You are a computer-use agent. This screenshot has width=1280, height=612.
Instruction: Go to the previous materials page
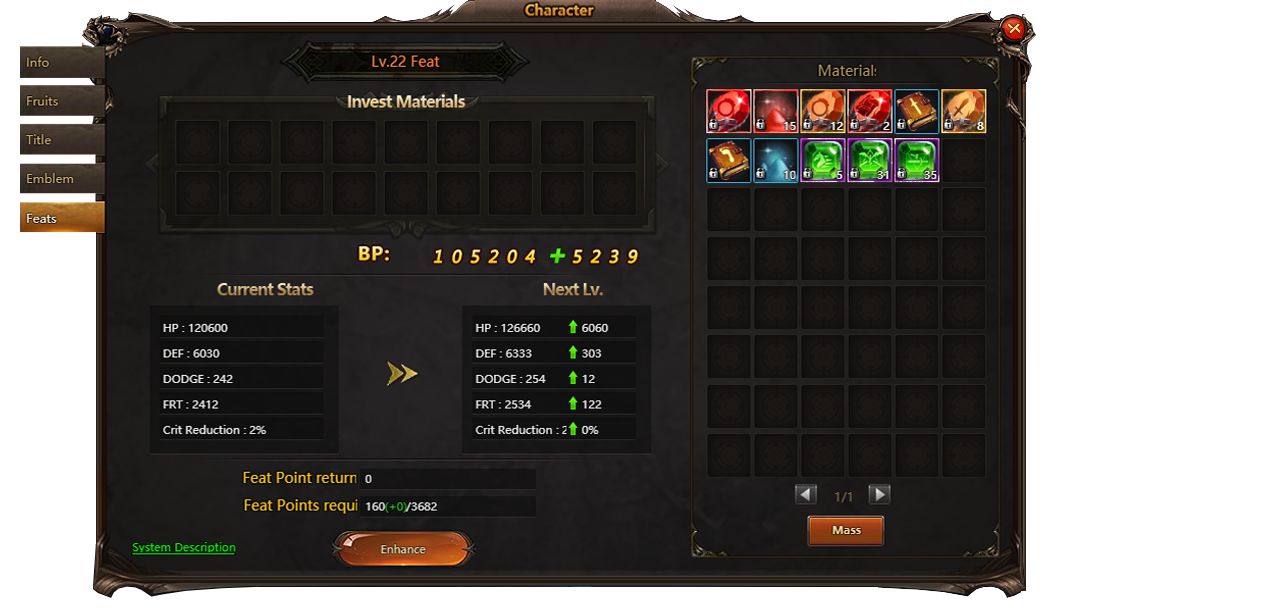pos(806,494)
